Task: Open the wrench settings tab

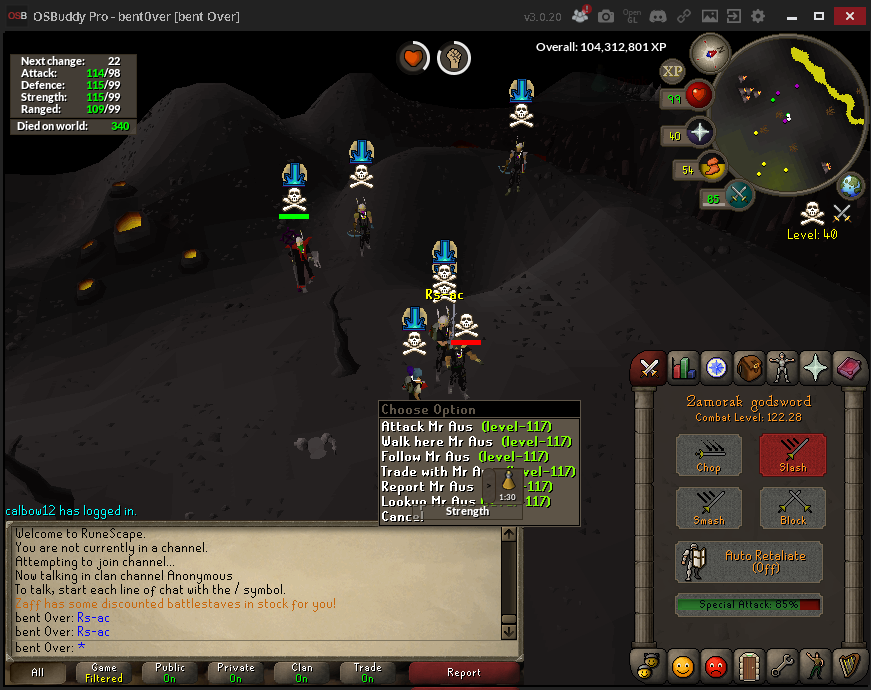Action: [782, 663]
